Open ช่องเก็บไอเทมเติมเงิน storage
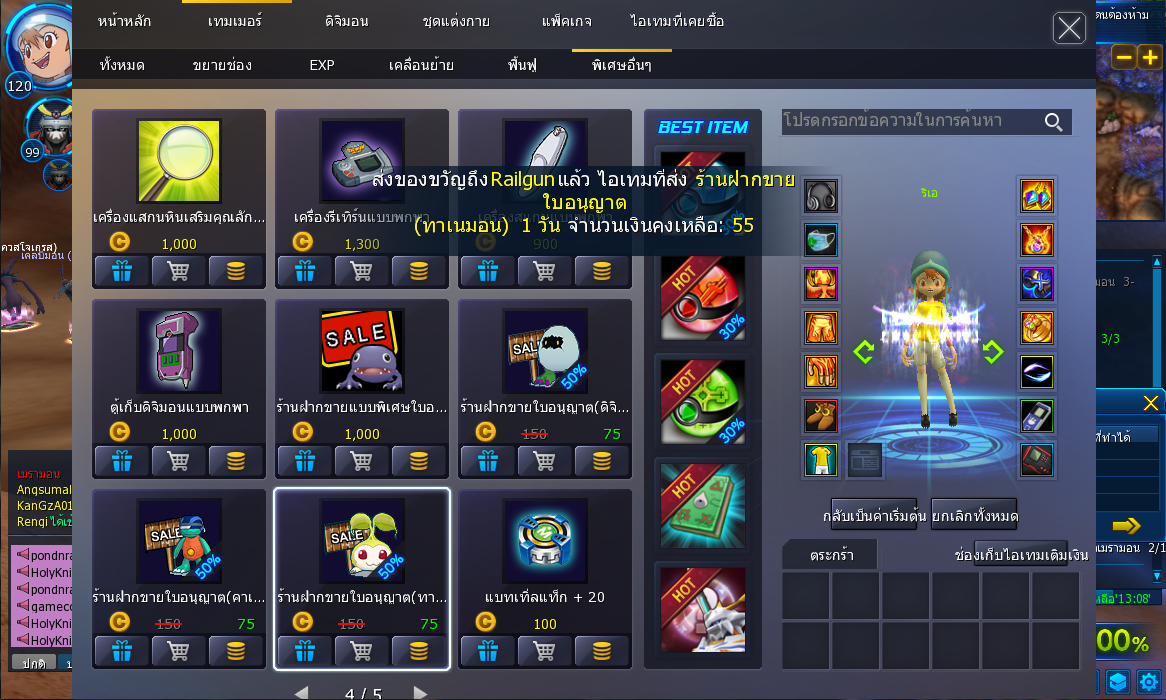1166x700 pixels. click(1021, 554)
